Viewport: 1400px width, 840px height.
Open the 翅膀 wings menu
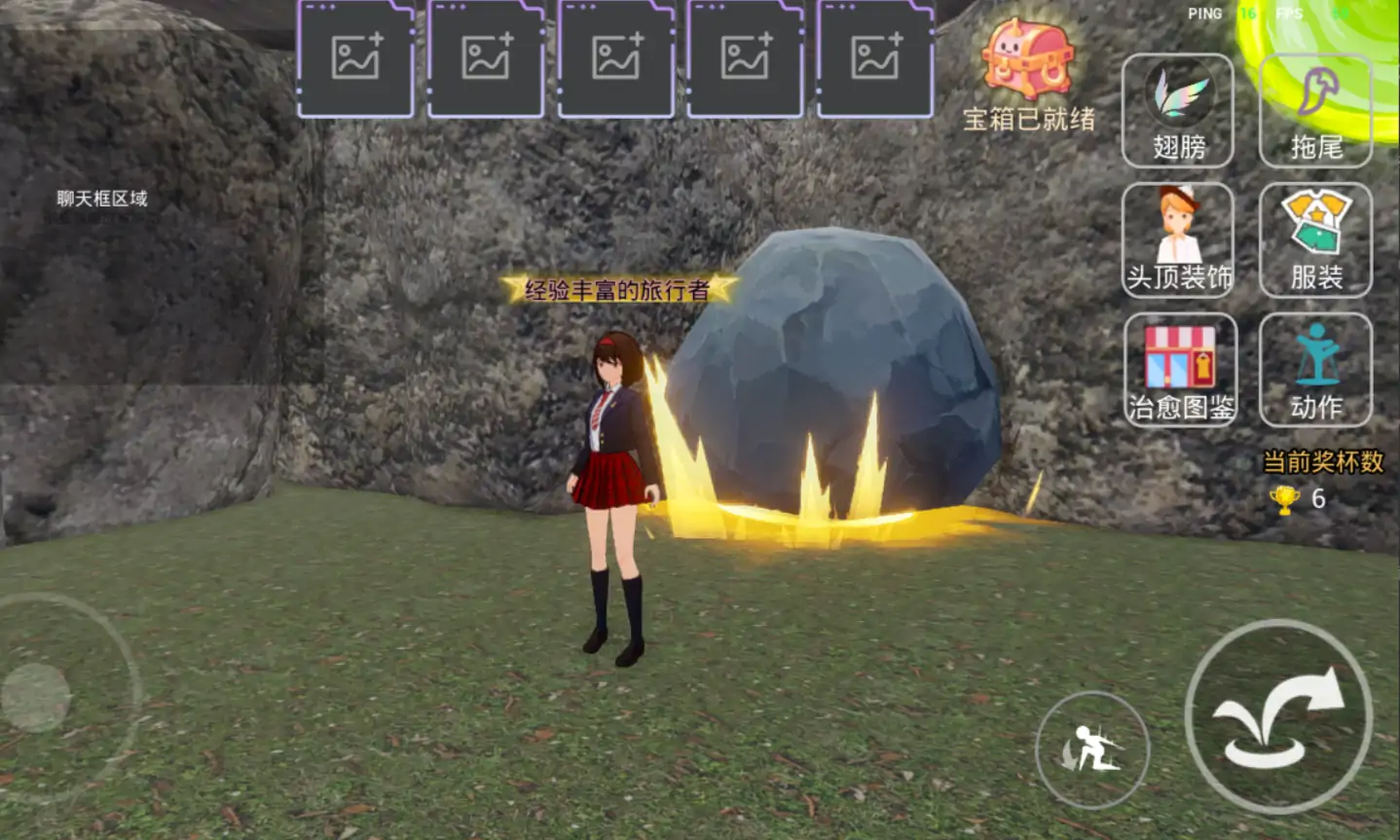point(1178,111)
